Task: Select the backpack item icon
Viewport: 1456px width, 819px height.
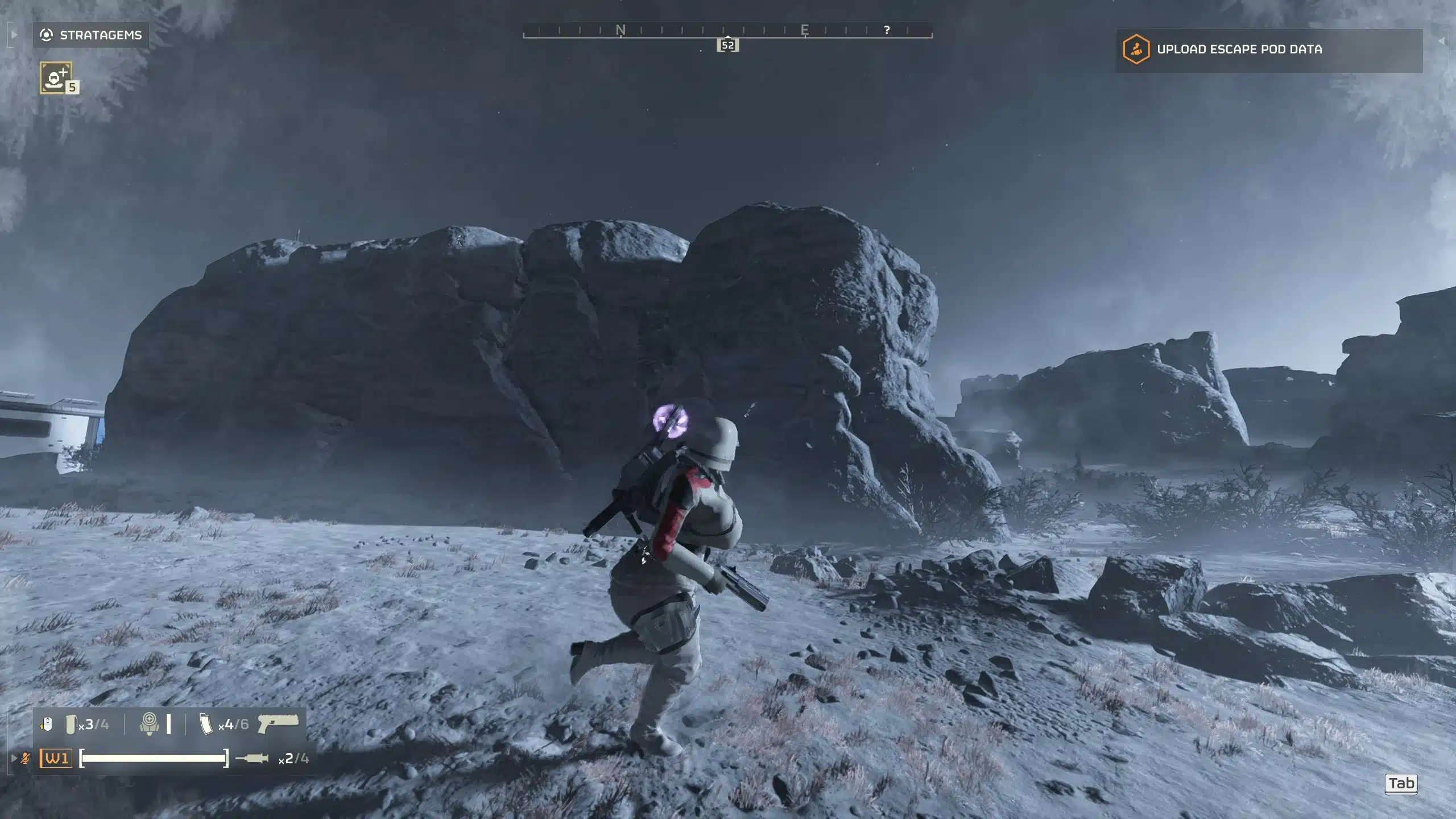Action: click(149, 724)
